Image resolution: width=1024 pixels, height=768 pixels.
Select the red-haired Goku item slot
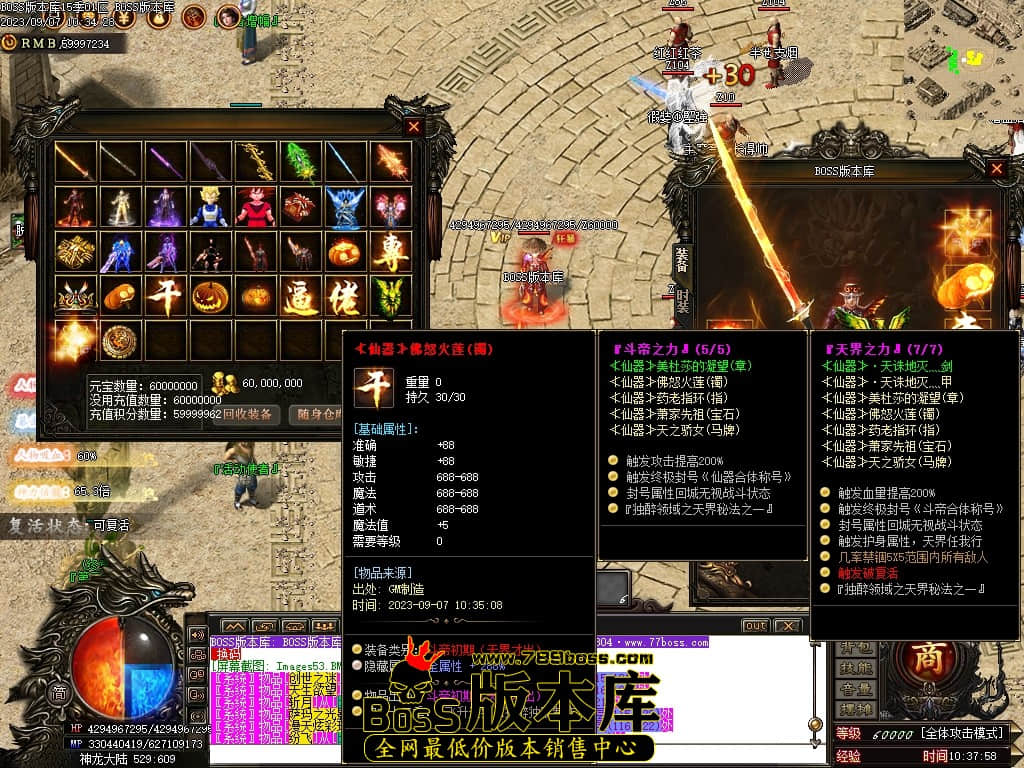(x=255, y=207)
